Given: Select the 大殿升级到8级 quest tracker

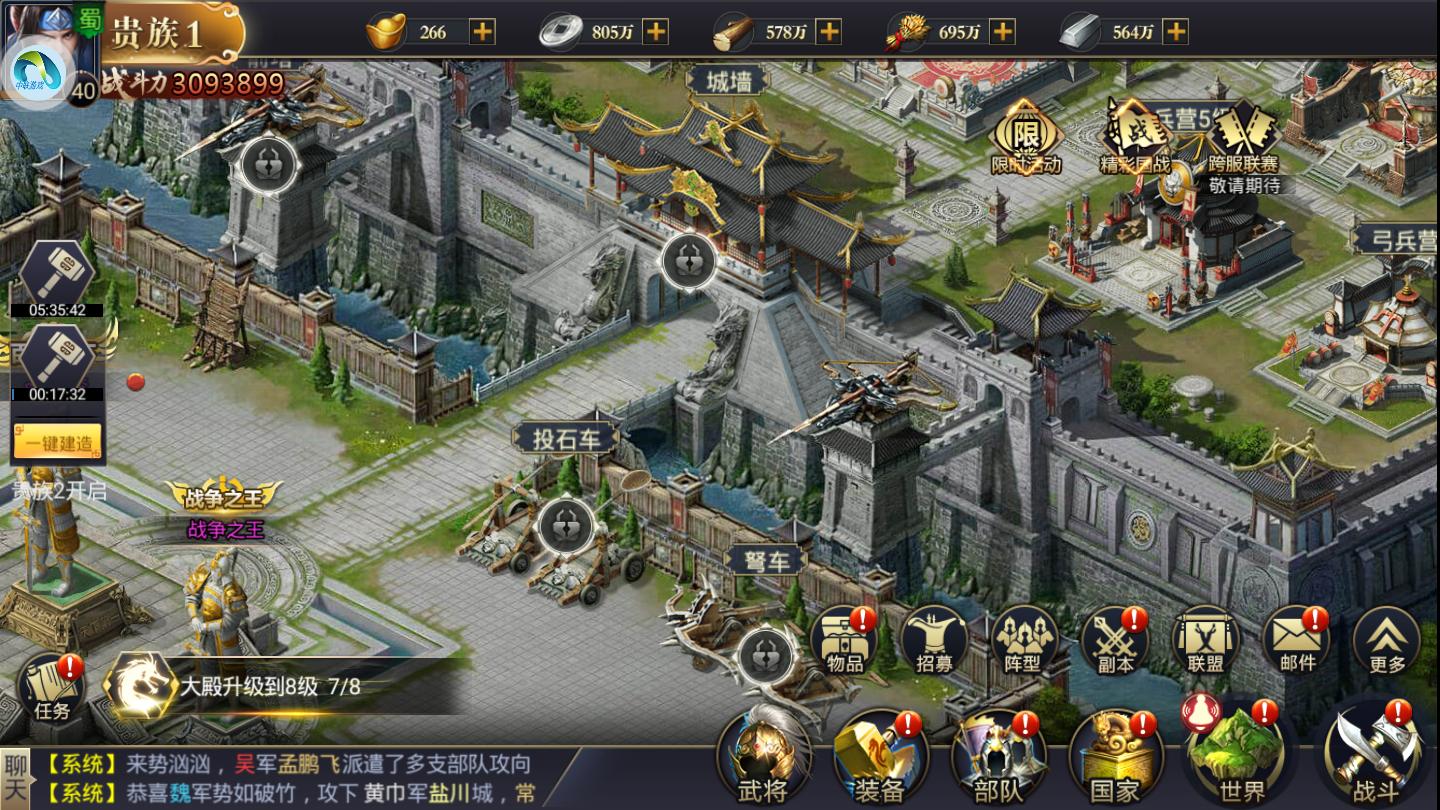Looking at the screenshot, I should click(x=270, y=687).
